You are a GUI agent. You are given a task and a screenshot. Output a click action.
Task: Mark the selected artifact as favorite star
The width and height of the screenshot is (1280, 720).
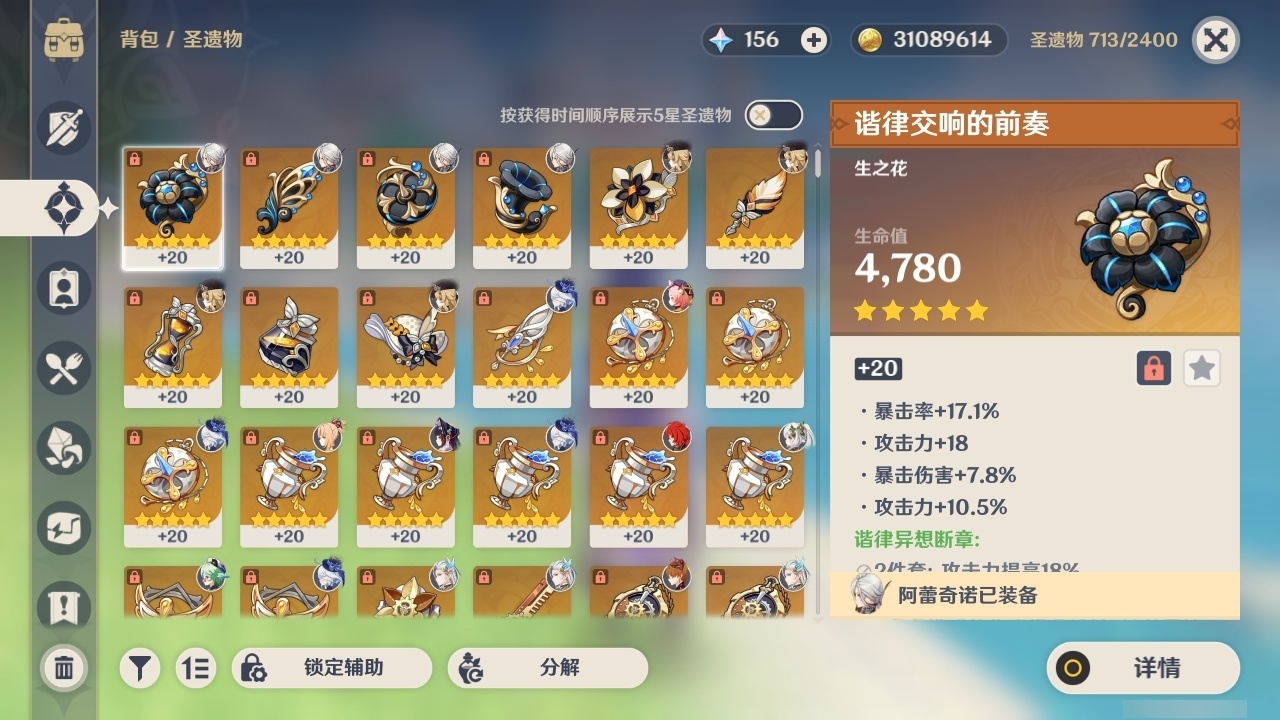pos(1202,368)
